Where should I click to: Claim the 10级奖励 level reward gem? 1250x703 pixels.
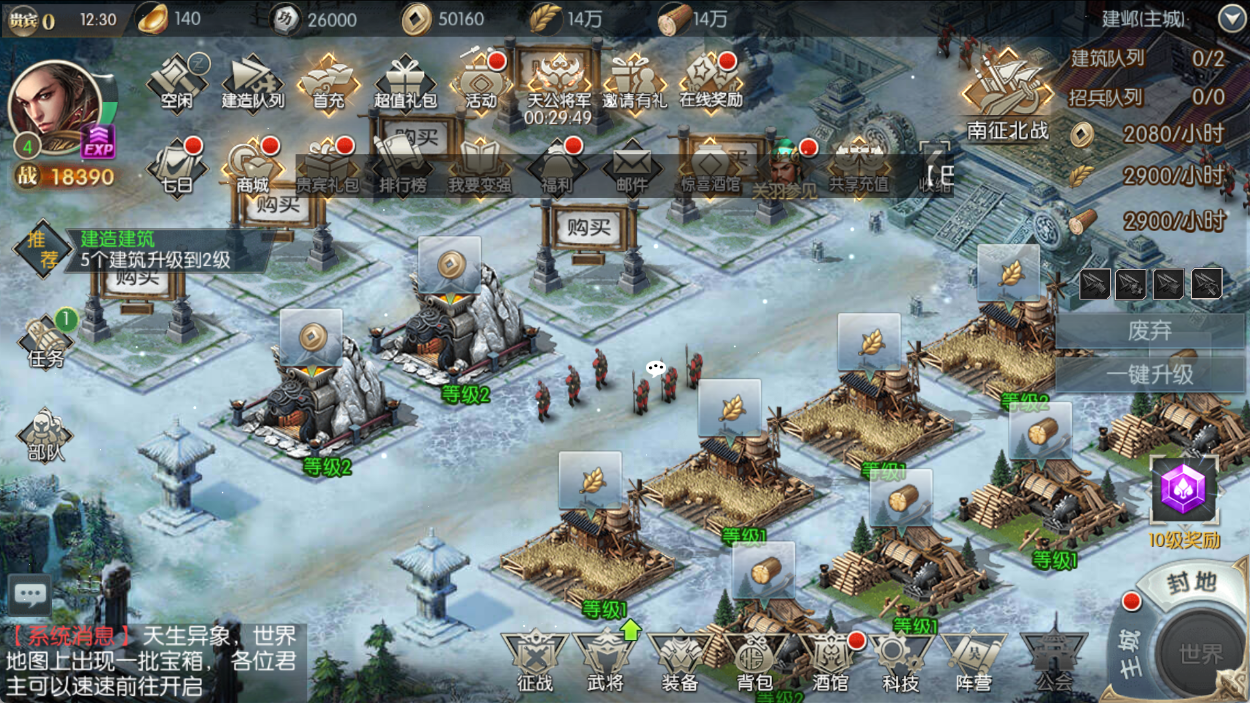[x=1184, y=493]
